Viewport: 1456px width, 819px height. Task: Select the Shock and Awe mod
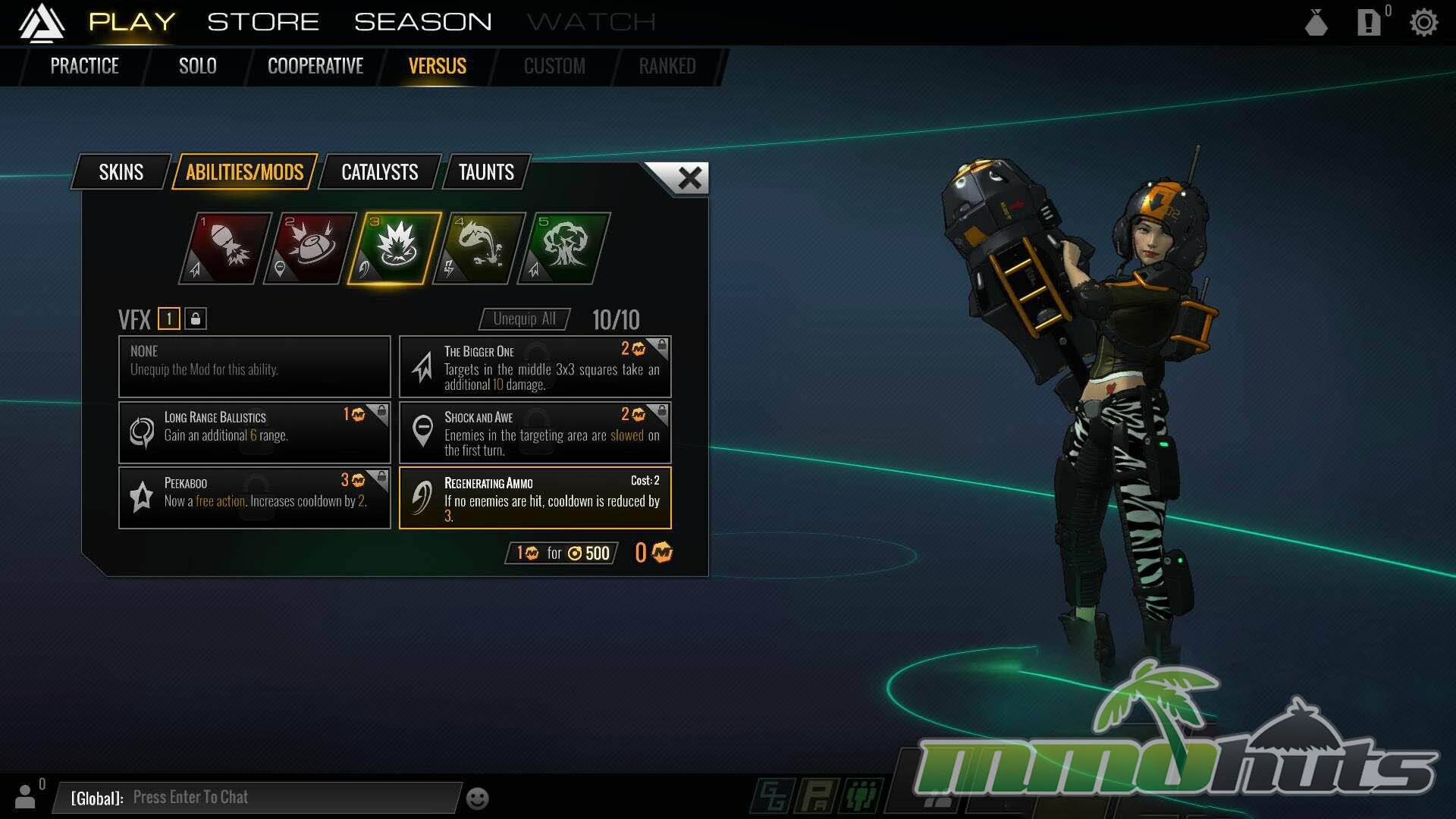click(x=535, y=432)
